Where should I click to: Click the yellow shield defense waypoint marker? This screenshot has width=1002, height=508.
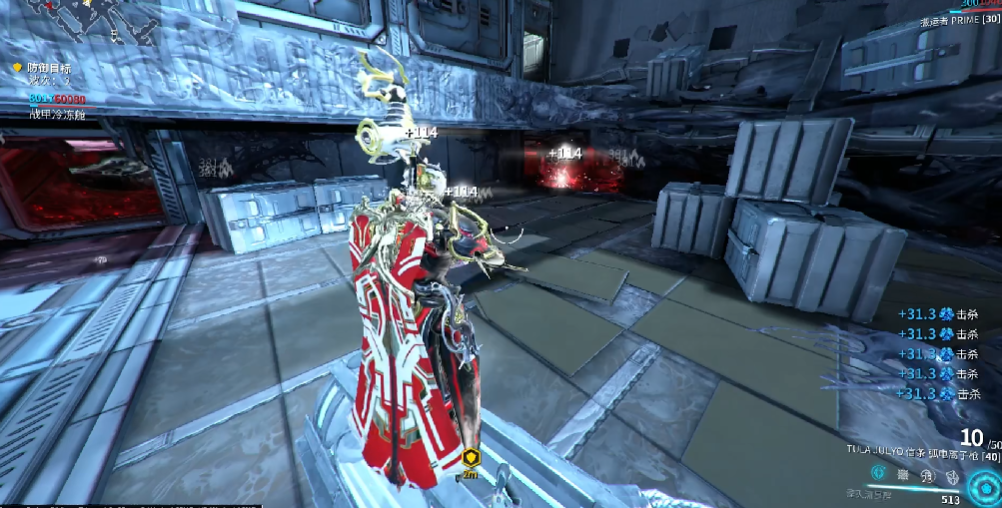coord(469,459)
